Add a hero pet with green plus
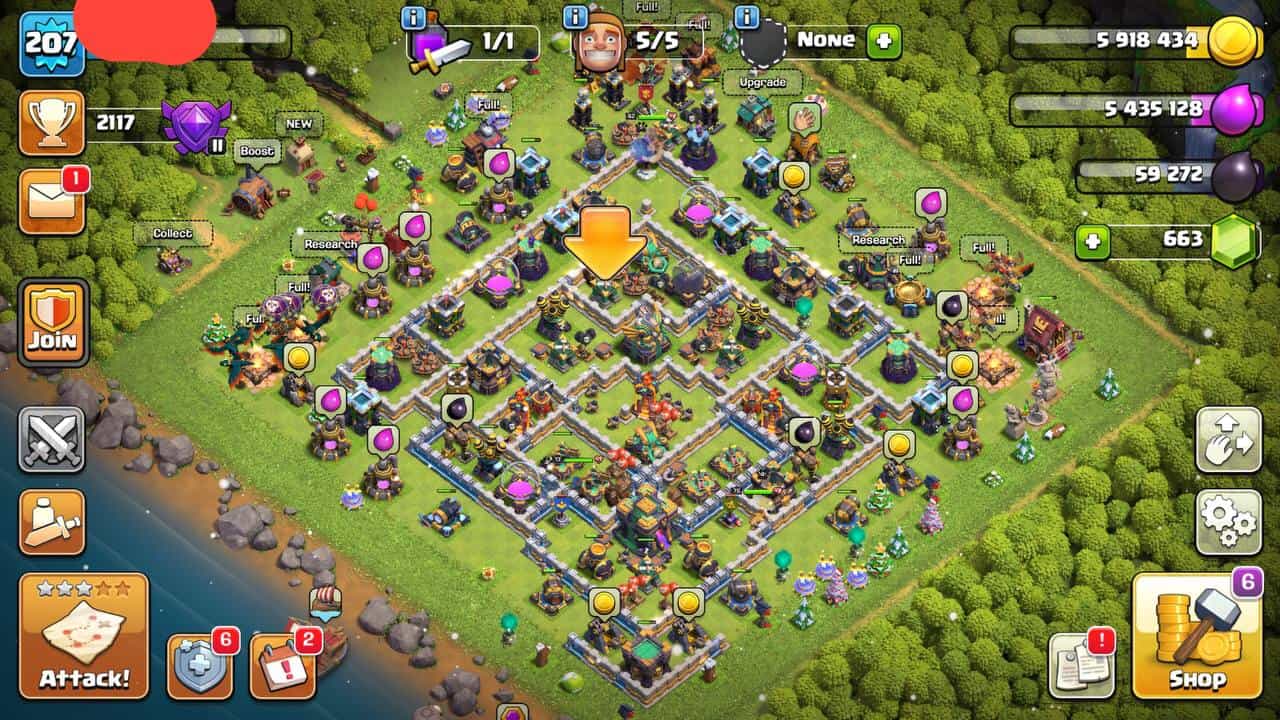1280x720 pixels. pos(883,42)
